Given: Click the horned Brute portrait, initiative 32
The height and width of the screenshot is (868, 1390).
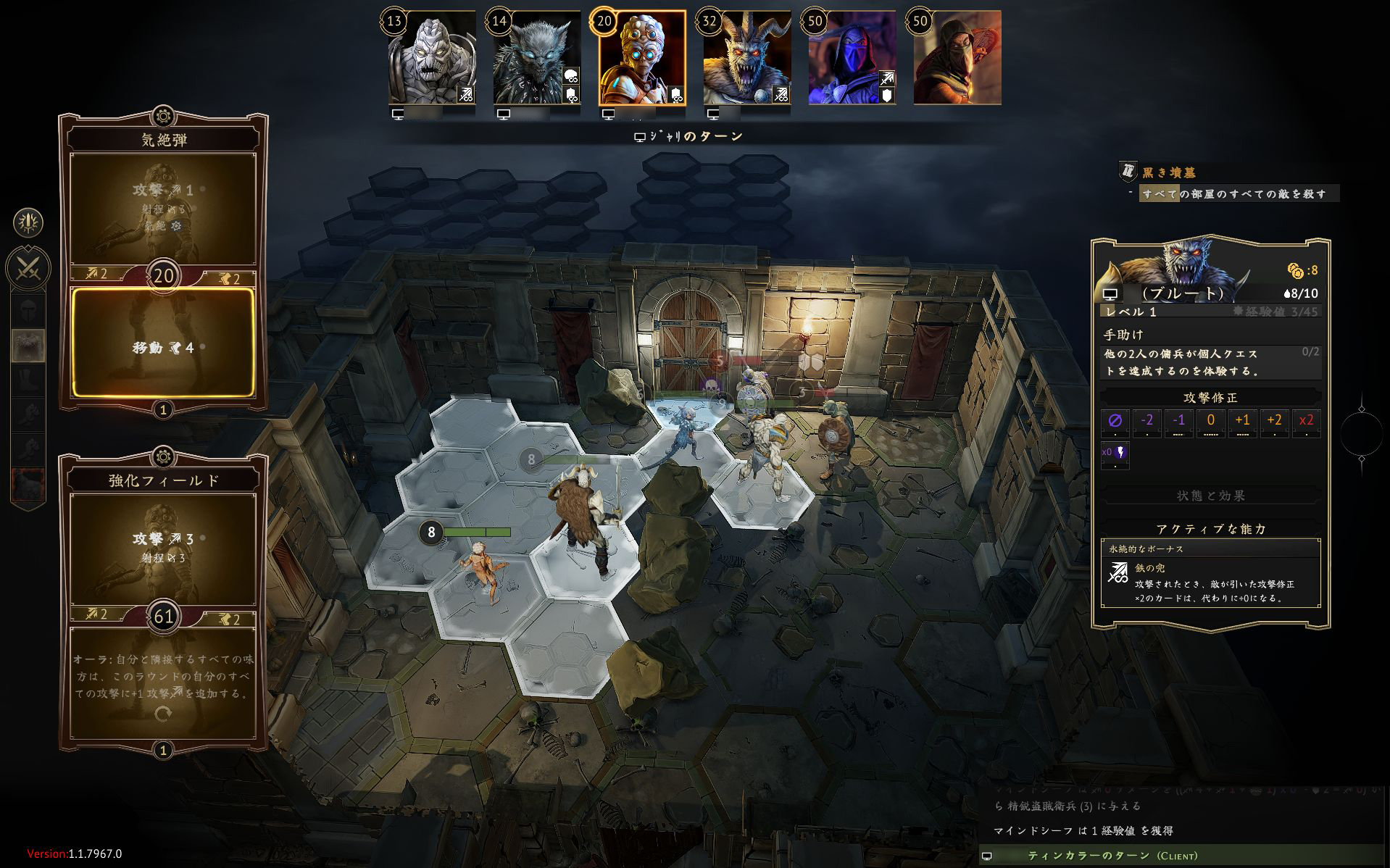Looking at the screenshot, I should [x=746, y=58].
